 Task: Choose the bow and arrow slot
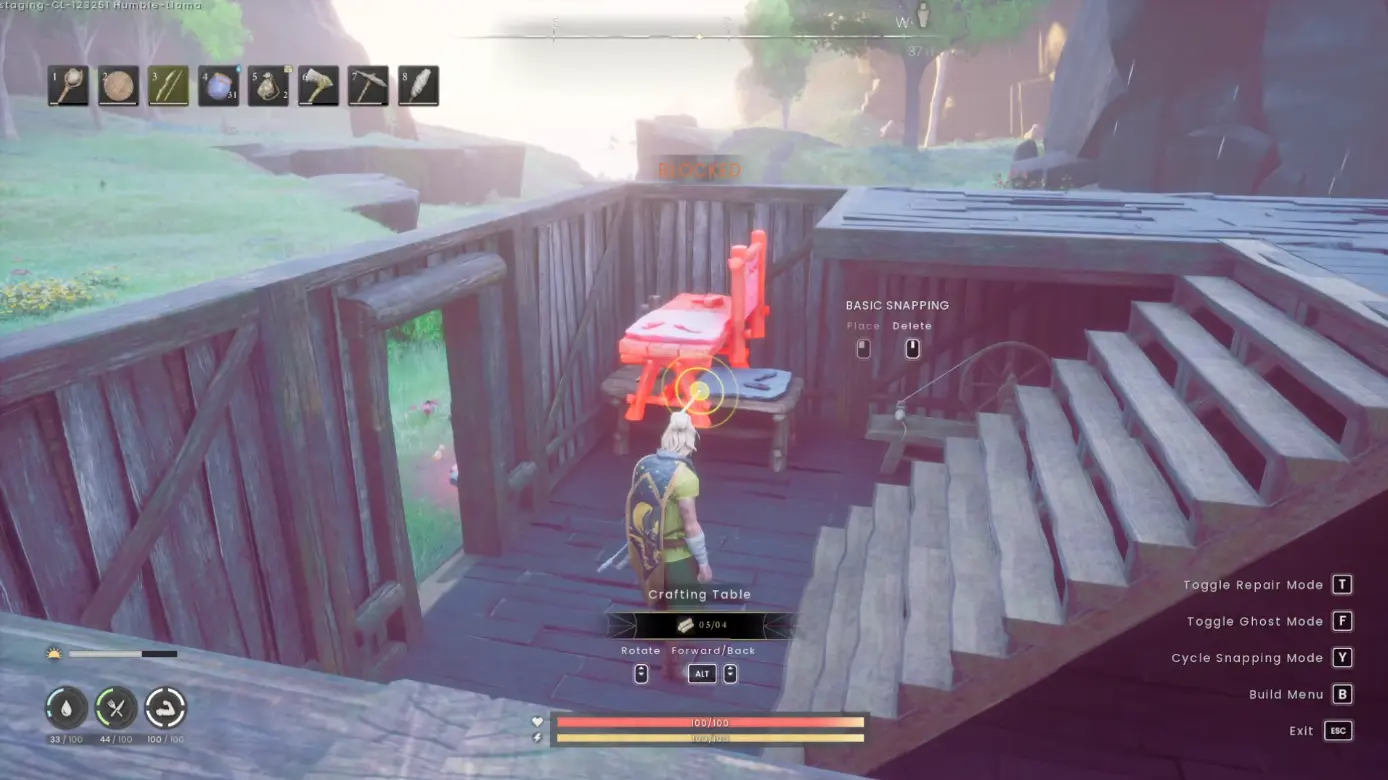click(168, 86)
